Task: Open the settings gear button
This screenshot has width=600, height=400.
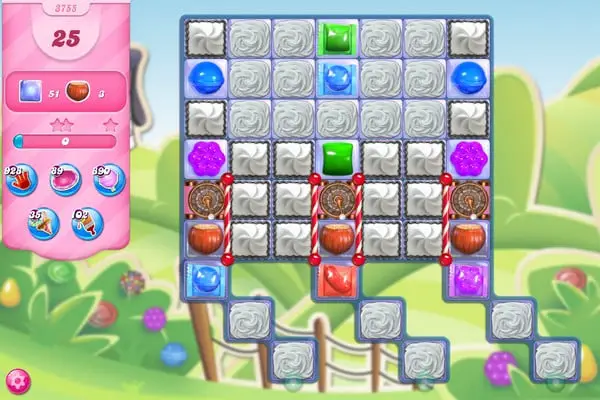Action: click(17, 381)
